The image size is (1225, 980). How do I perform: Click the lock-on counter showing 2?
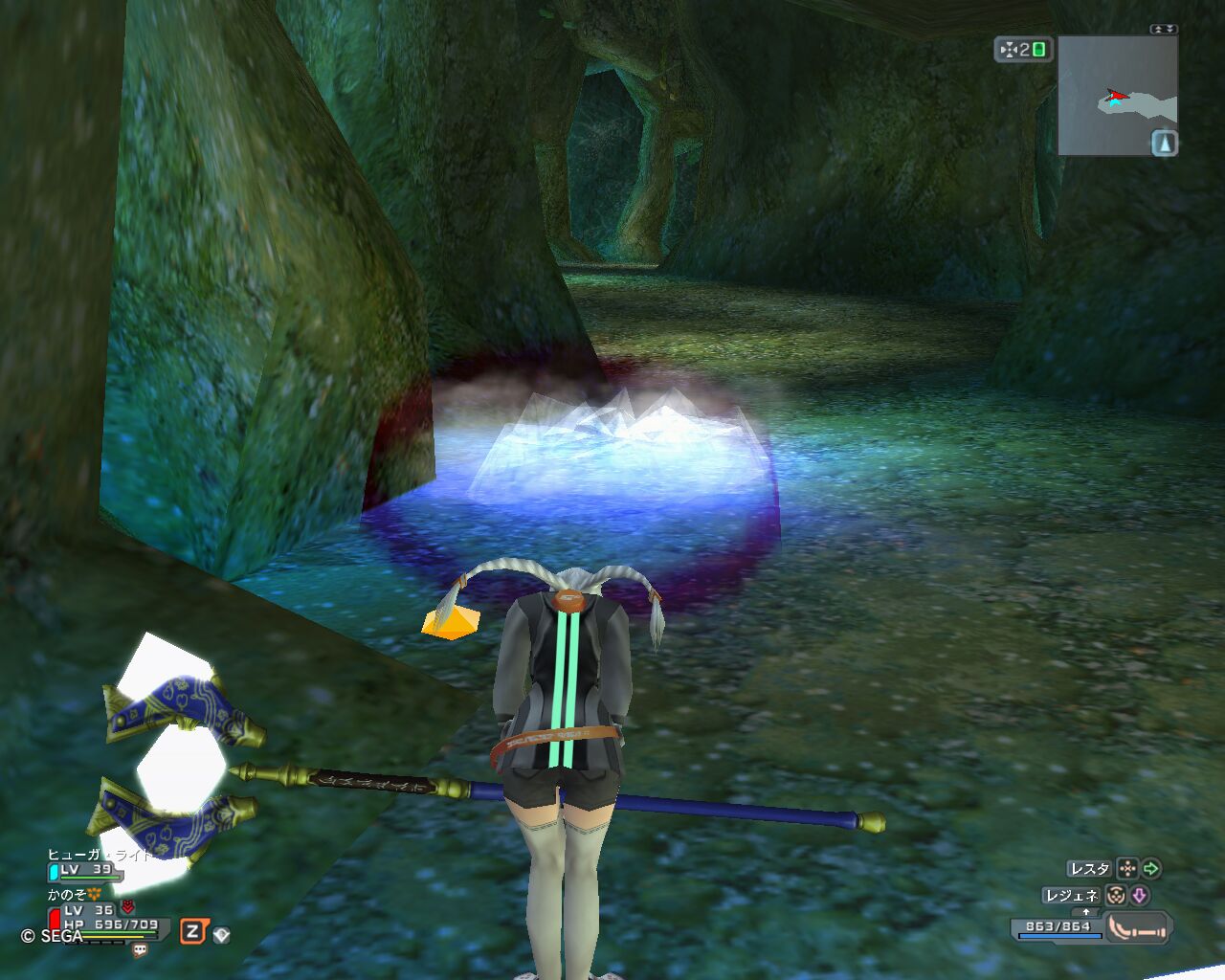(1023, 50)
